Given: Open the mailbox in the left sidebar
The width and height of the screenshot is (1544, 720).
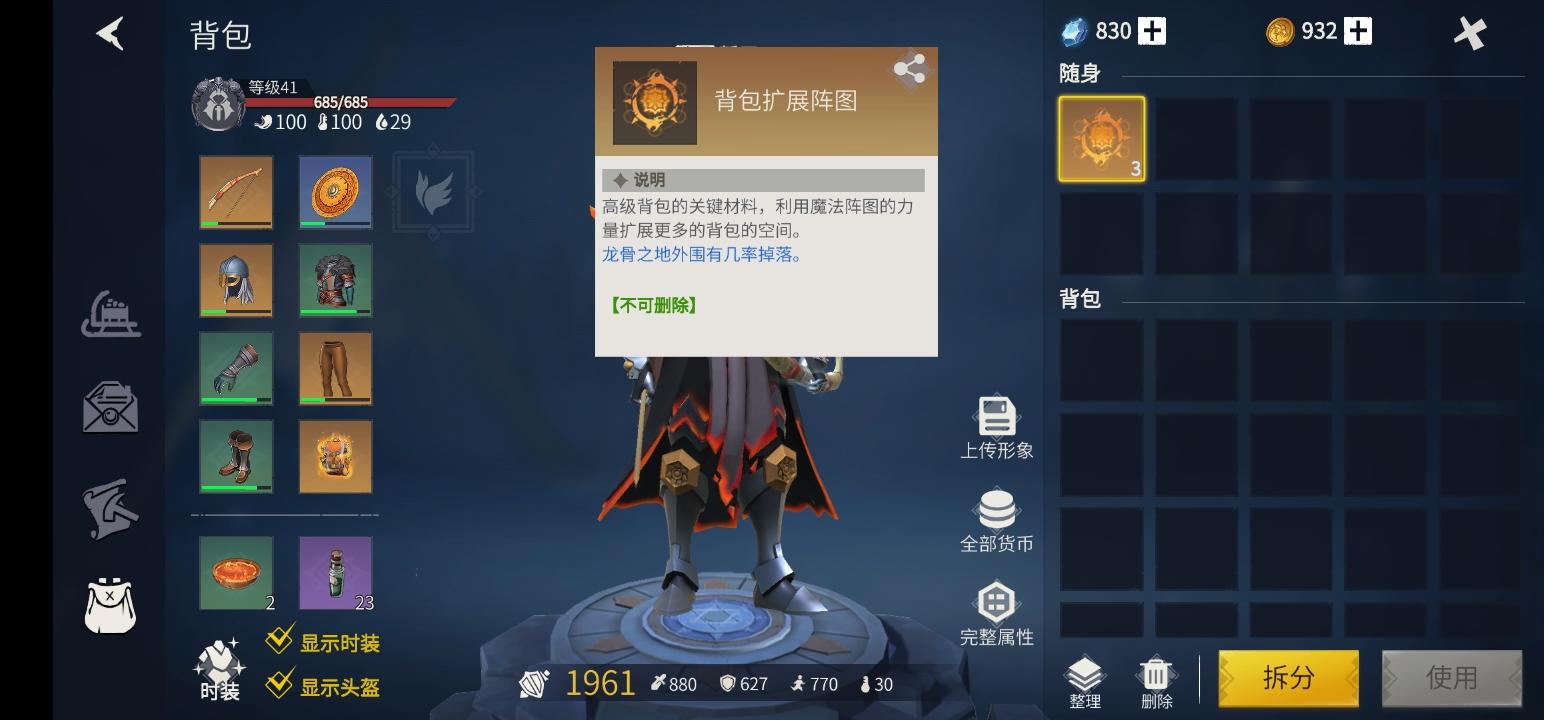Looking at the screenshot, I should (x=110, y=408).
